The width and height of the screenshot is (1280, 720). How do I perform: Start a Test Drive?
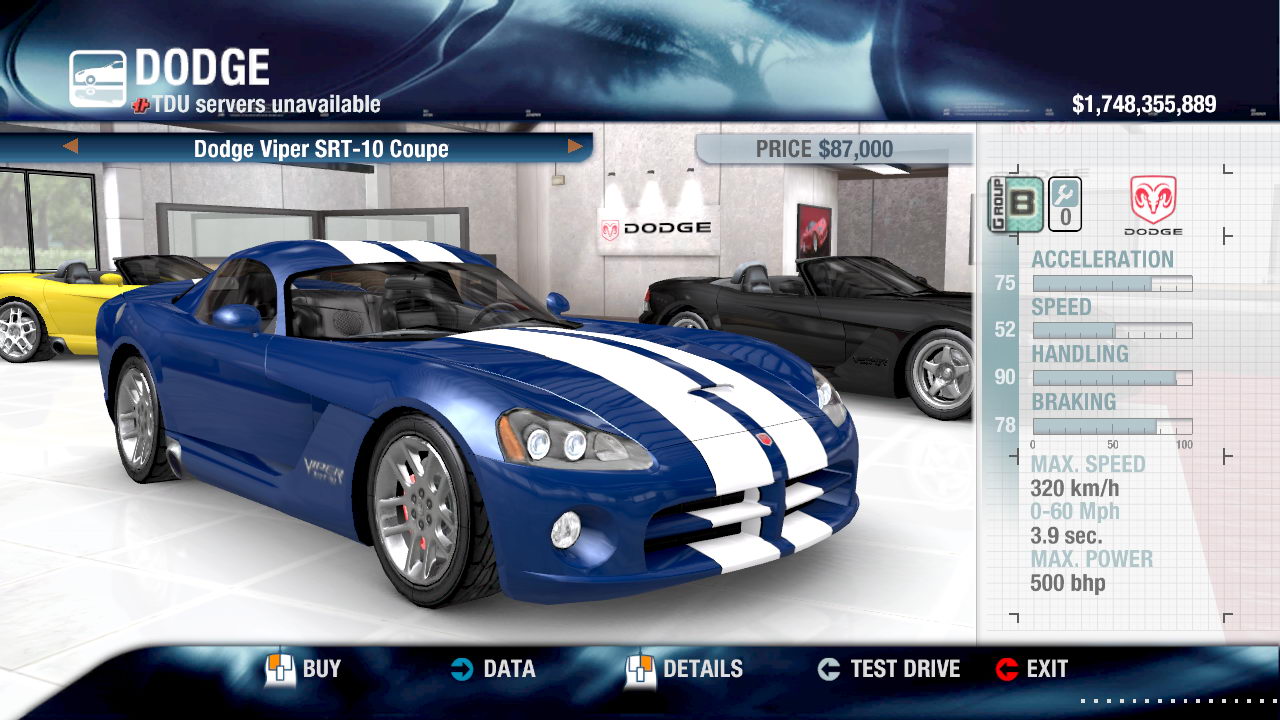[x=889, y=669]
